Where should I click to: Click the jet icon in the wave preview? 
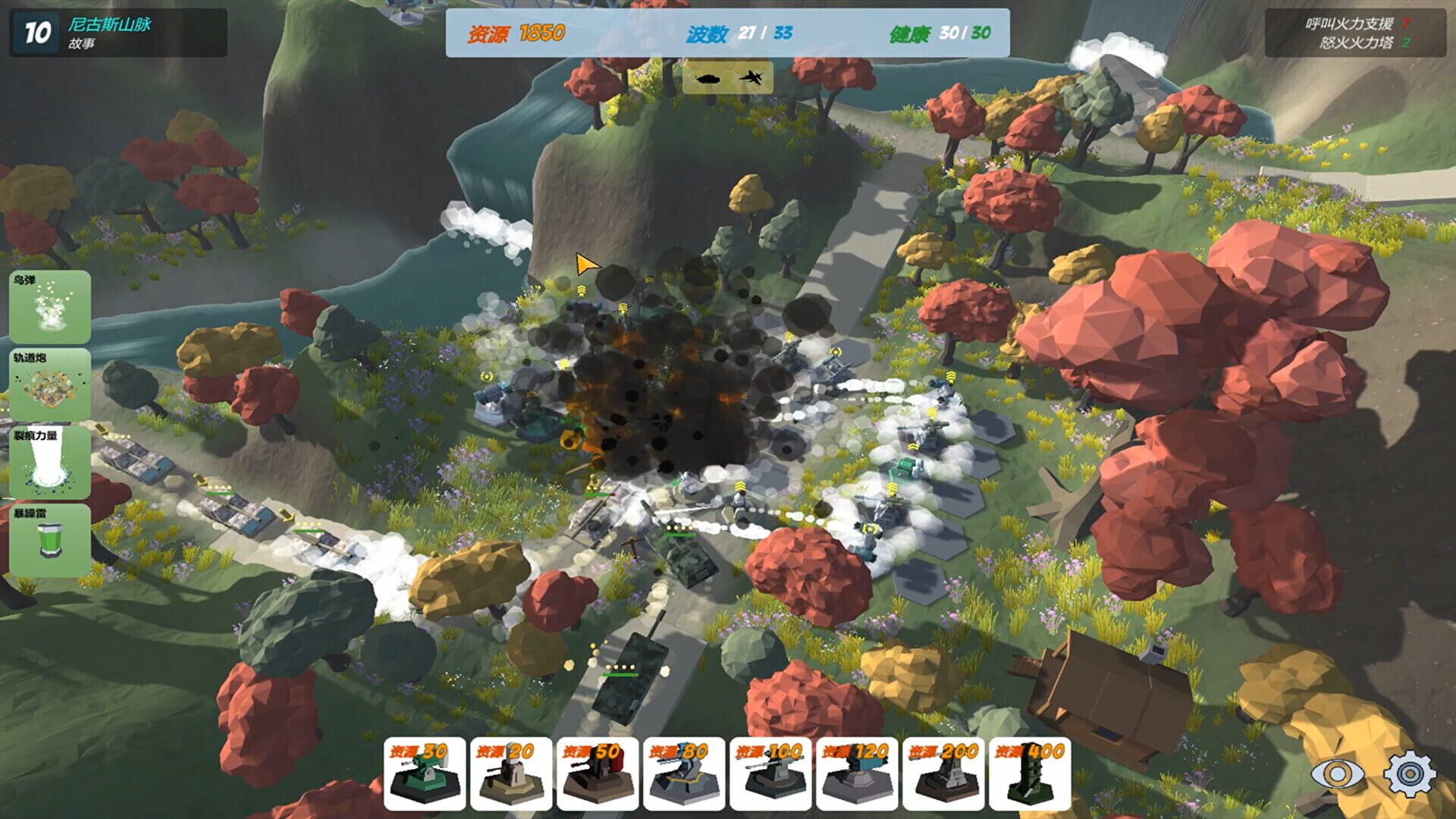751,77
